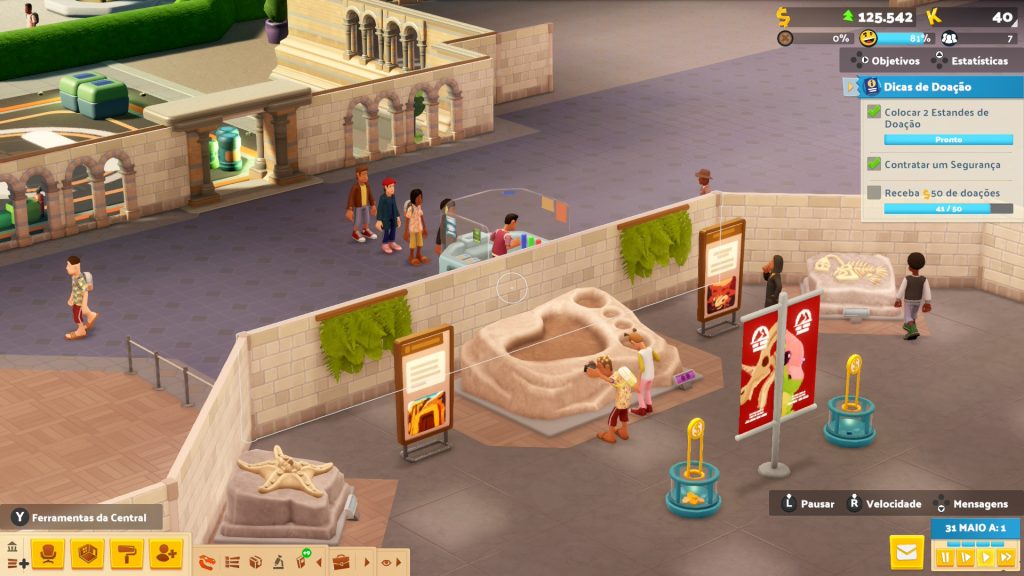Screen dimensions: 1024x576
Task: Pause the game with the pause button
Action: point(945,556)
